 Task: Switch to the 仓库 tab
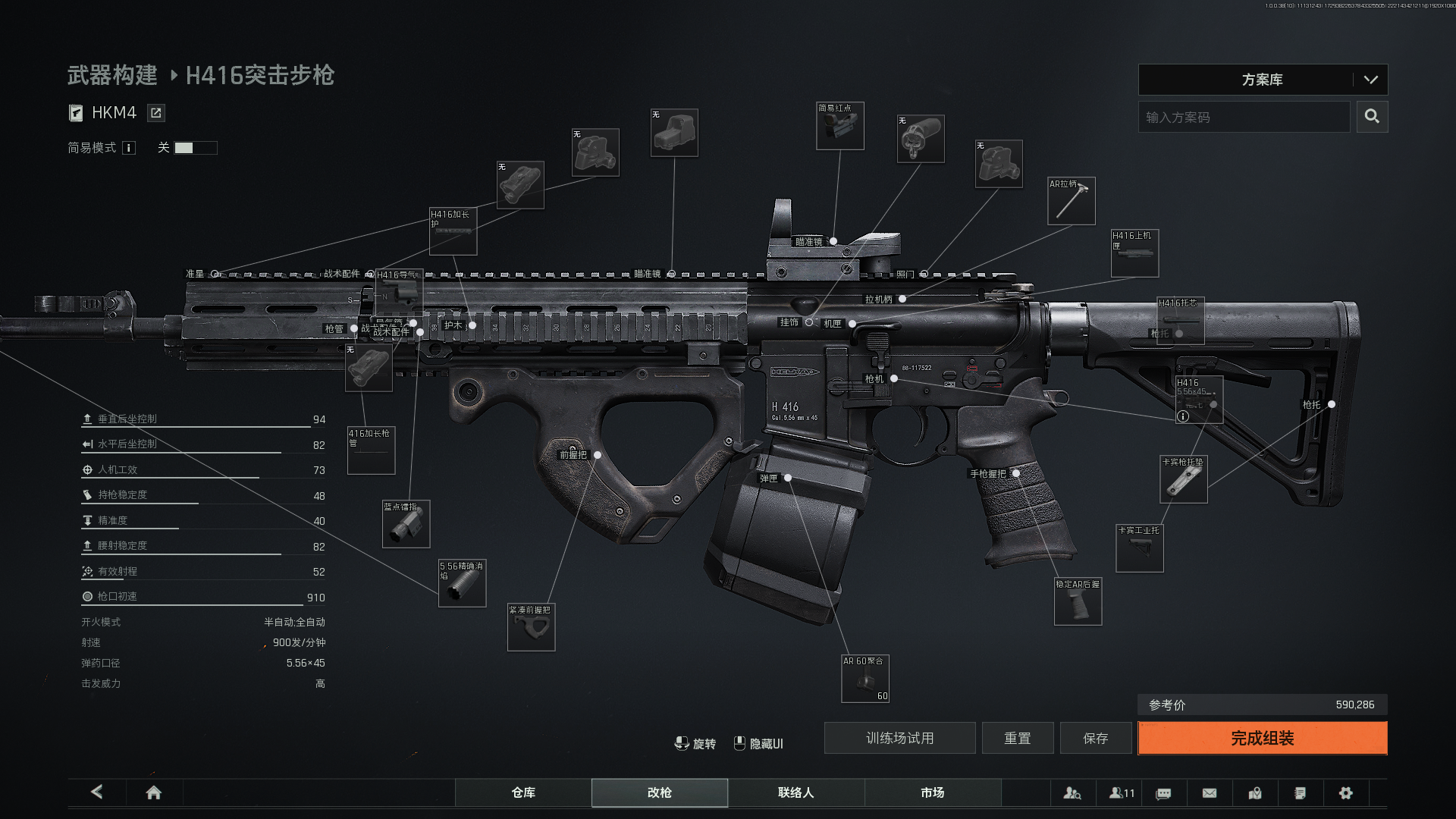point(523,792)
